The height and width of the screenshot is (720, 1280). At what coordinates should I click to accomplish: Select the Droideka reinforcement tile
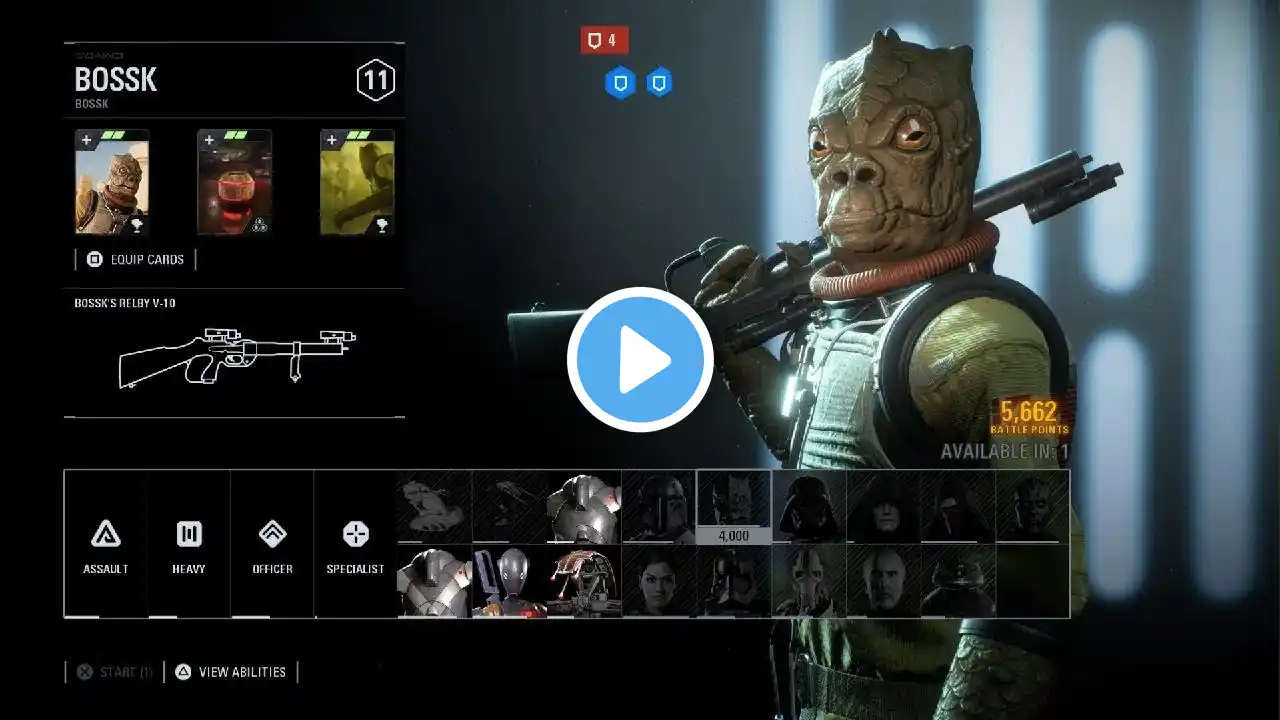584,581
